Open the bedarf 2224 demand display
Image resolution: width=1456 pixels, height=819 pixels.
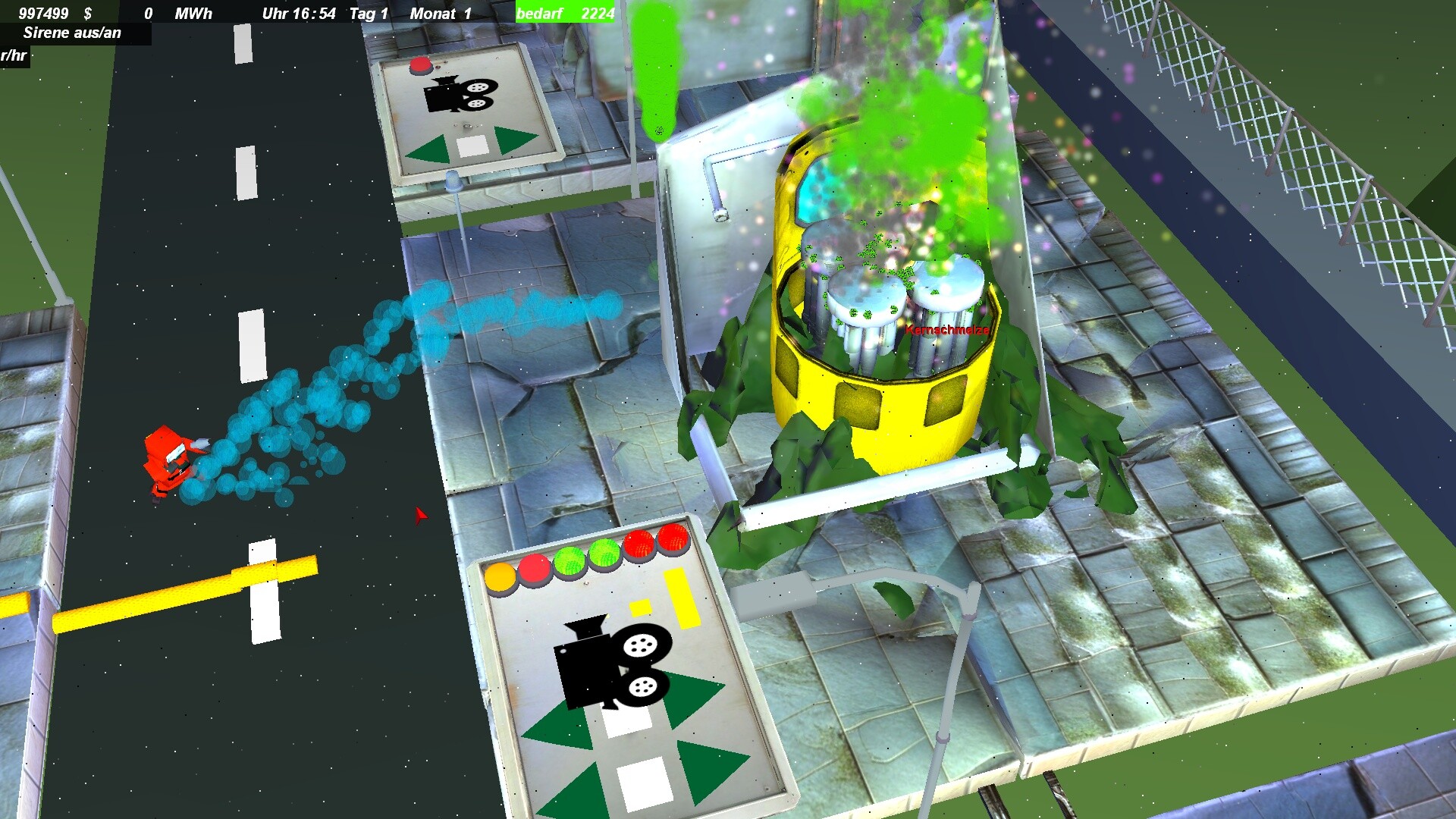(563, 14)
